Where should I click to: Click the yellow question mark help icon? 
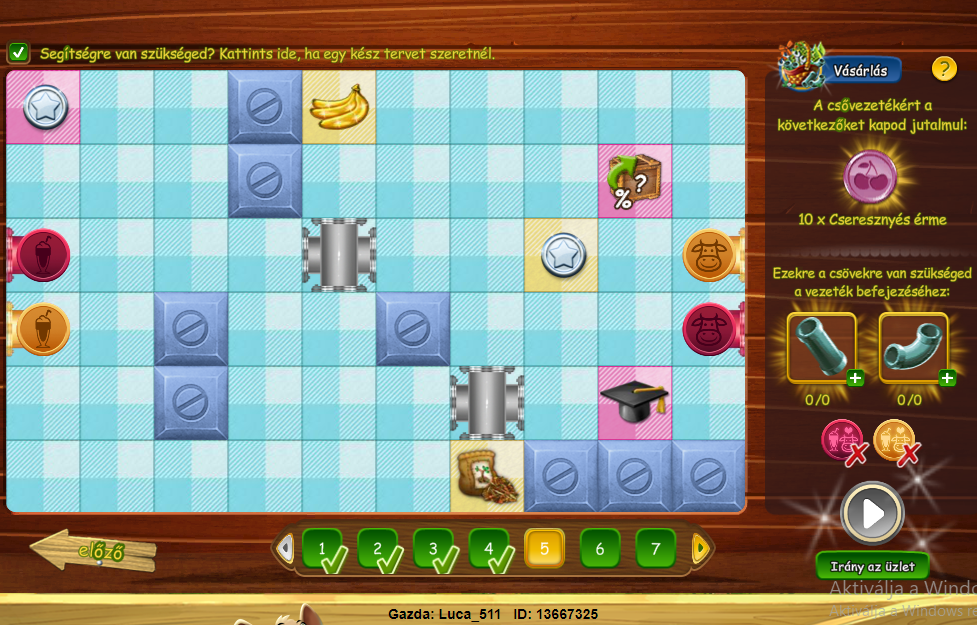click(944, 69)
